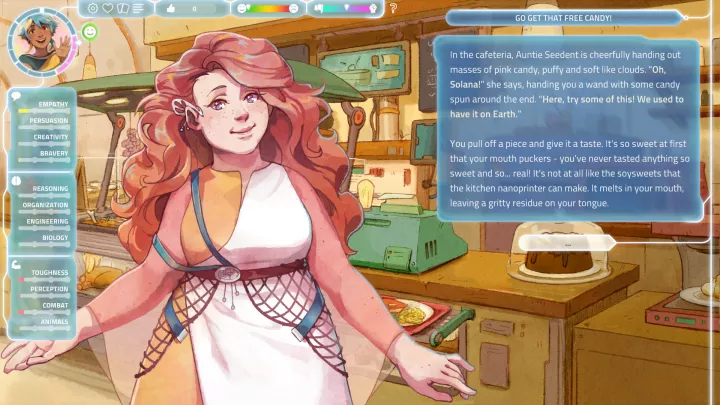Open the text log lines icon
Image resolution: width=720 pixels, height=405 pixels.
(x=137, y=8)
